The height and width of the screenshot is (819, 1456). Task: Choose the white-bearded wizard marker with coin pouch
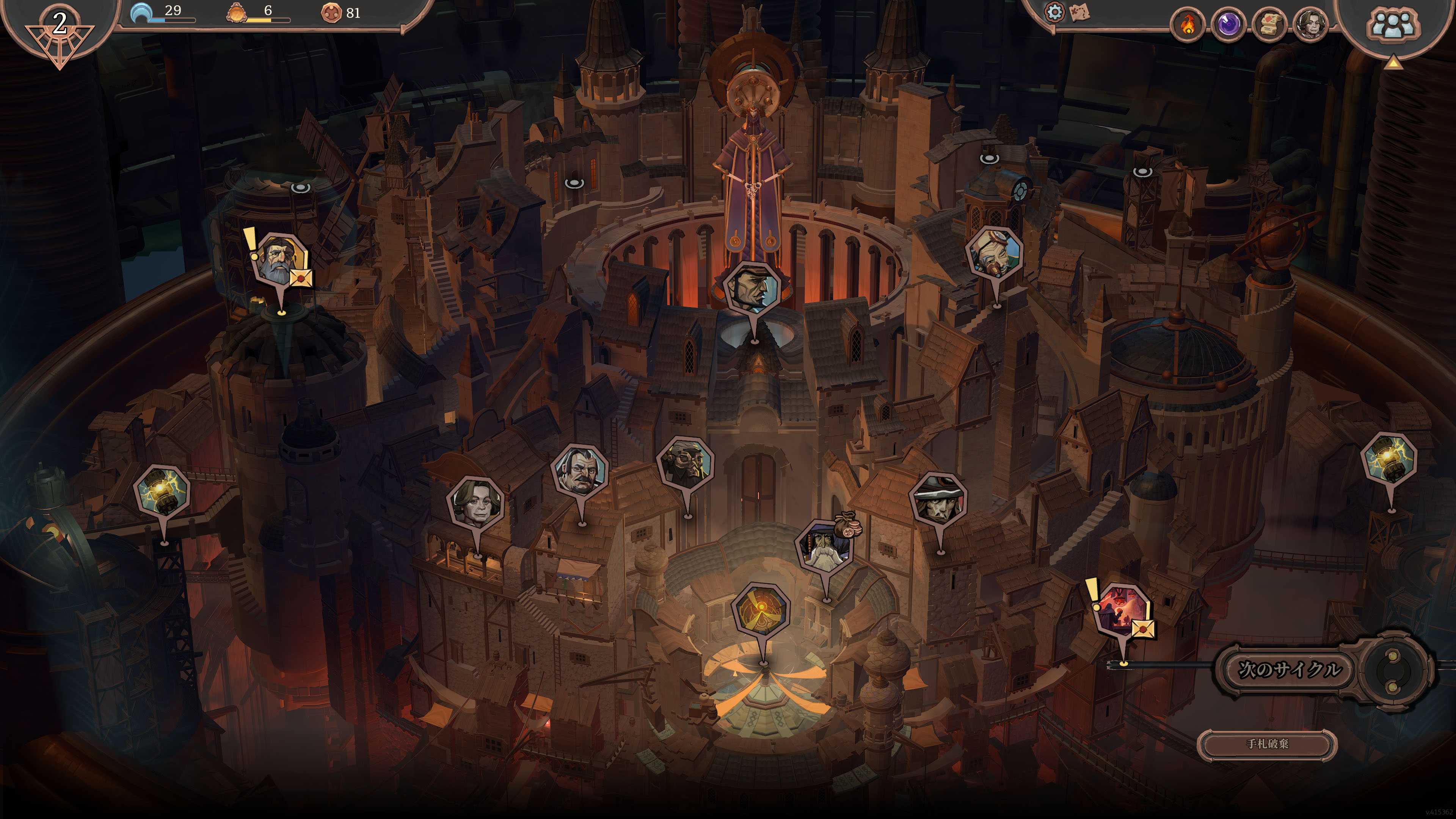tap(825, 546)
